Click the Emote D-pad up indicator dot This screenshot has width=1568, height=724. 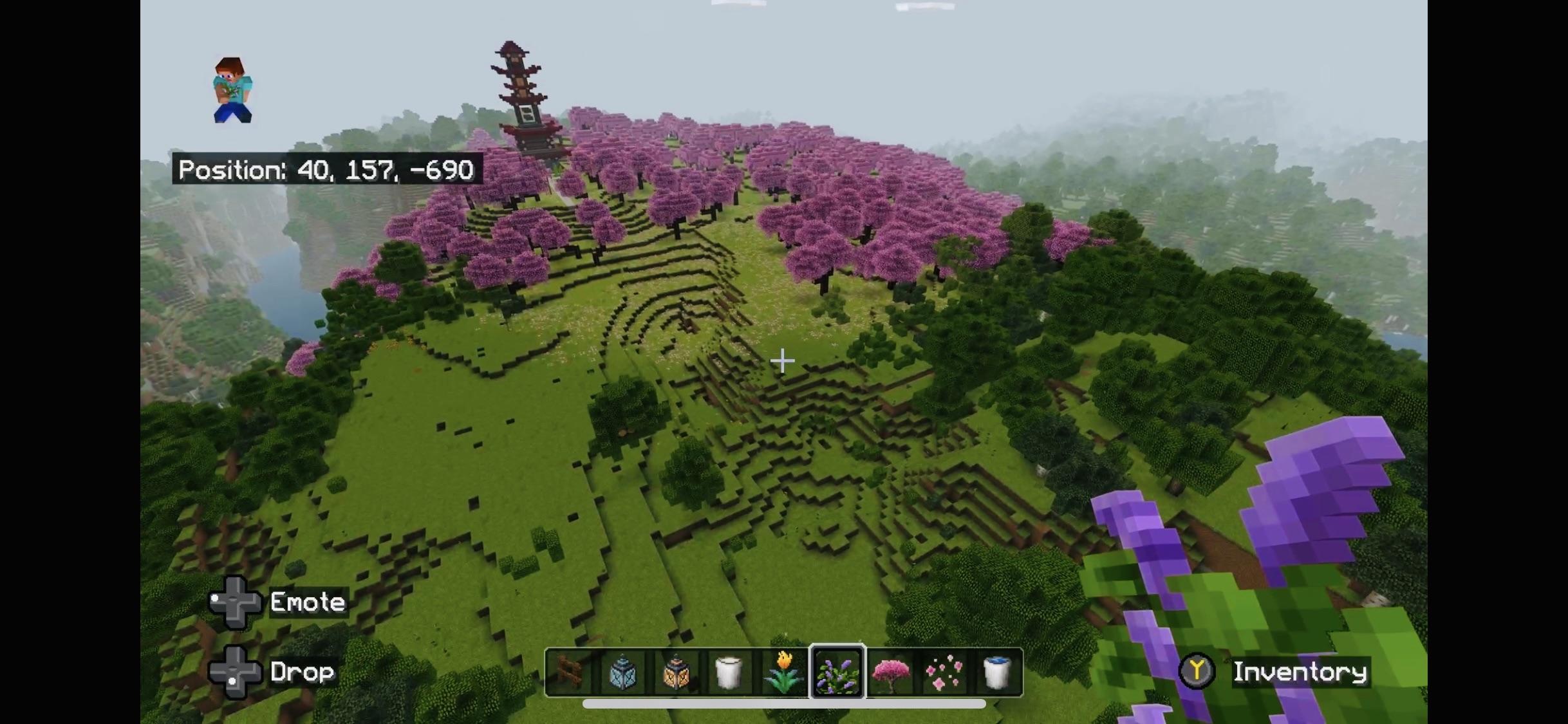point(215,597)
